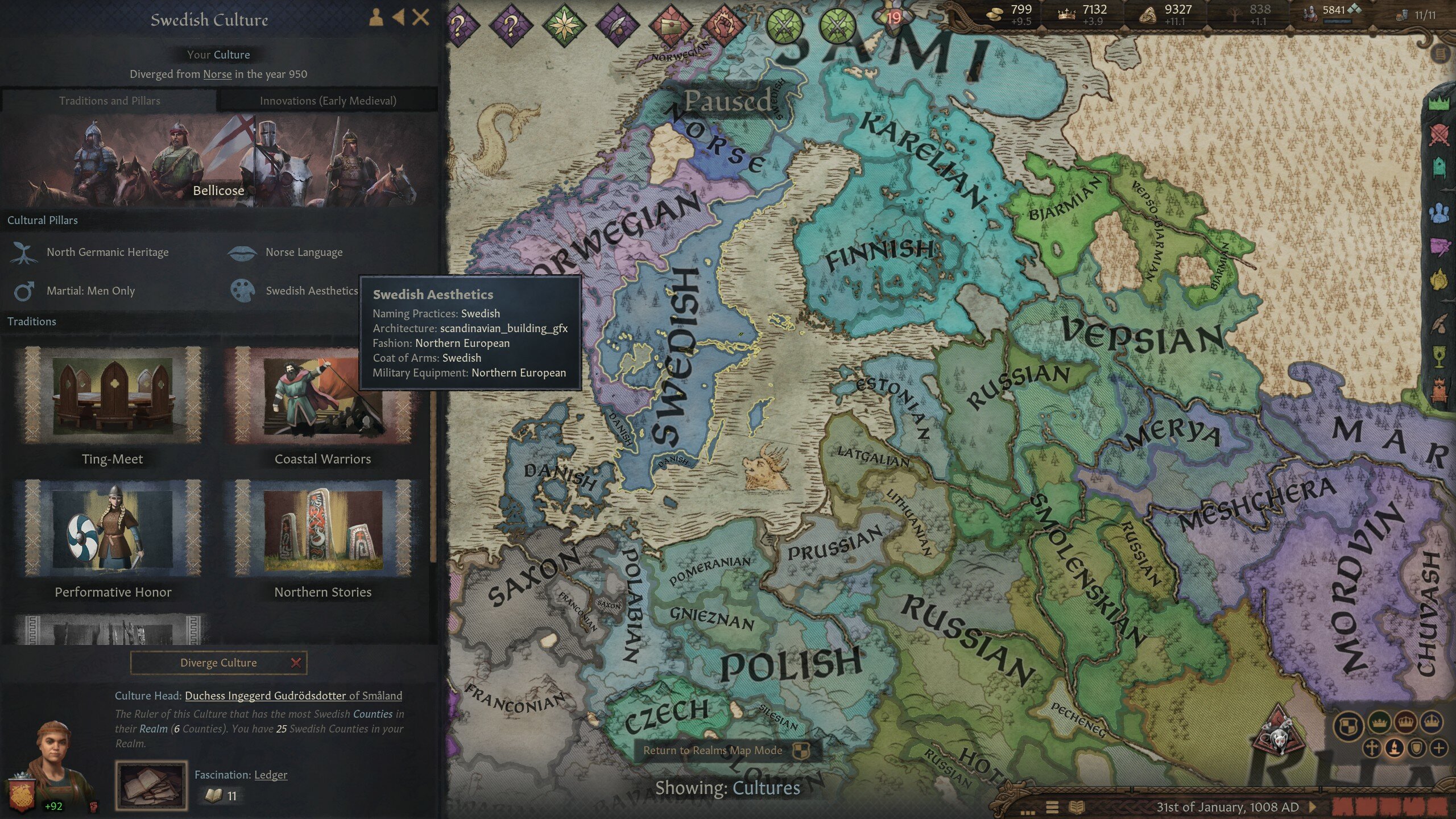Open Intrigue with the purple dagger icon
This screenshot has width=1456, height=819.
click(1440, 246)
